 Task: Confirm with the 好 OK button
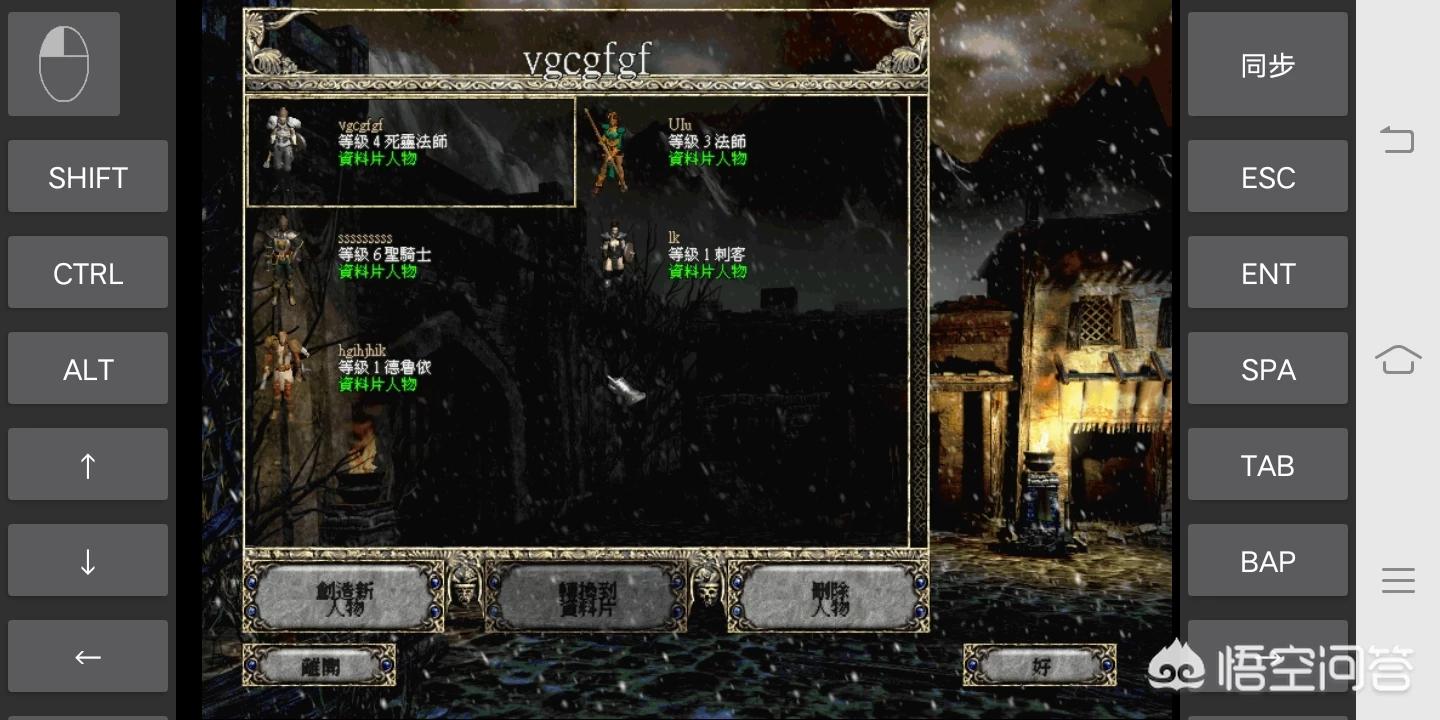click(x=1040, y=666)
